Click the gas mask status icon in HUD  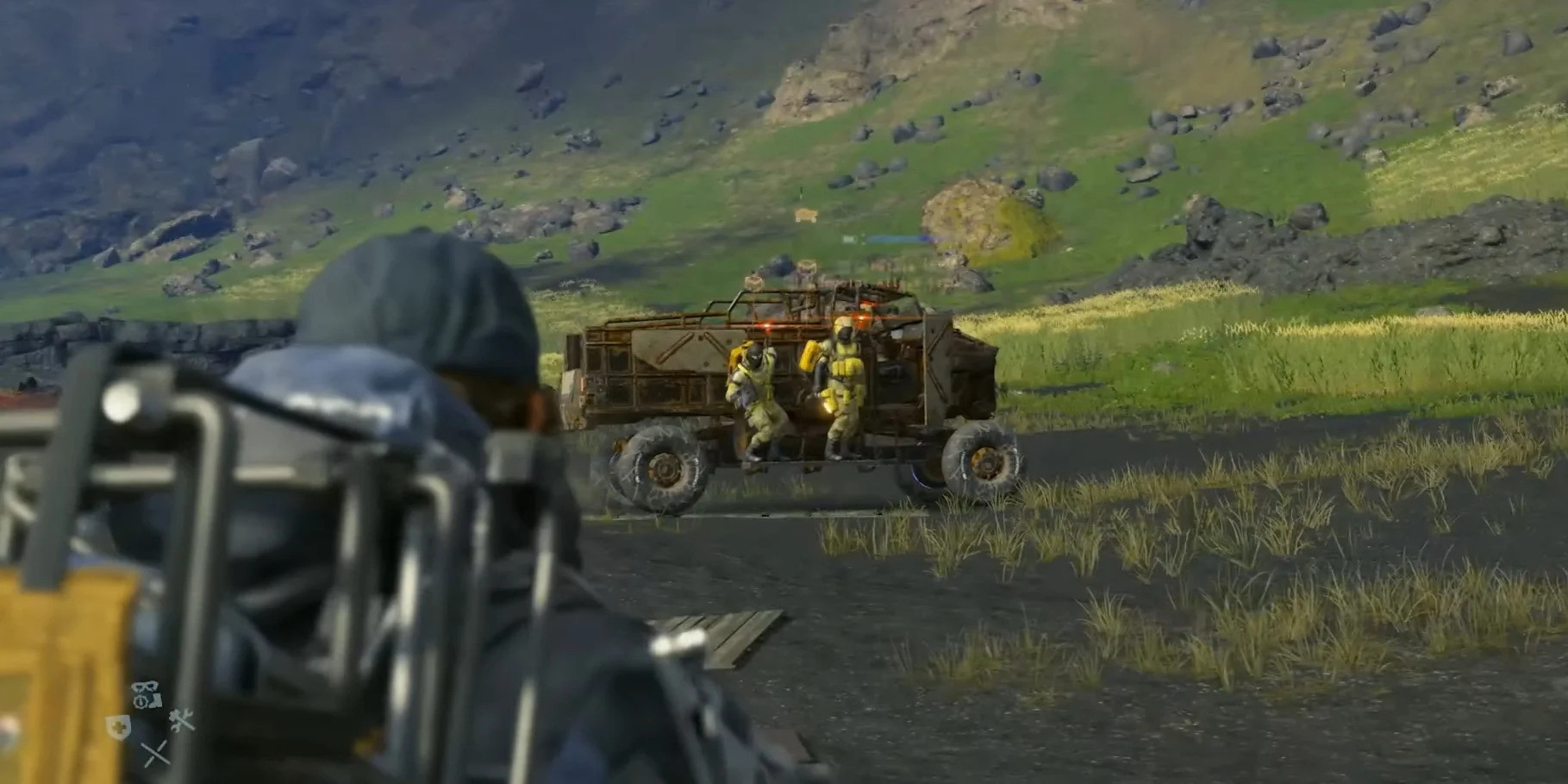(145, 687)
